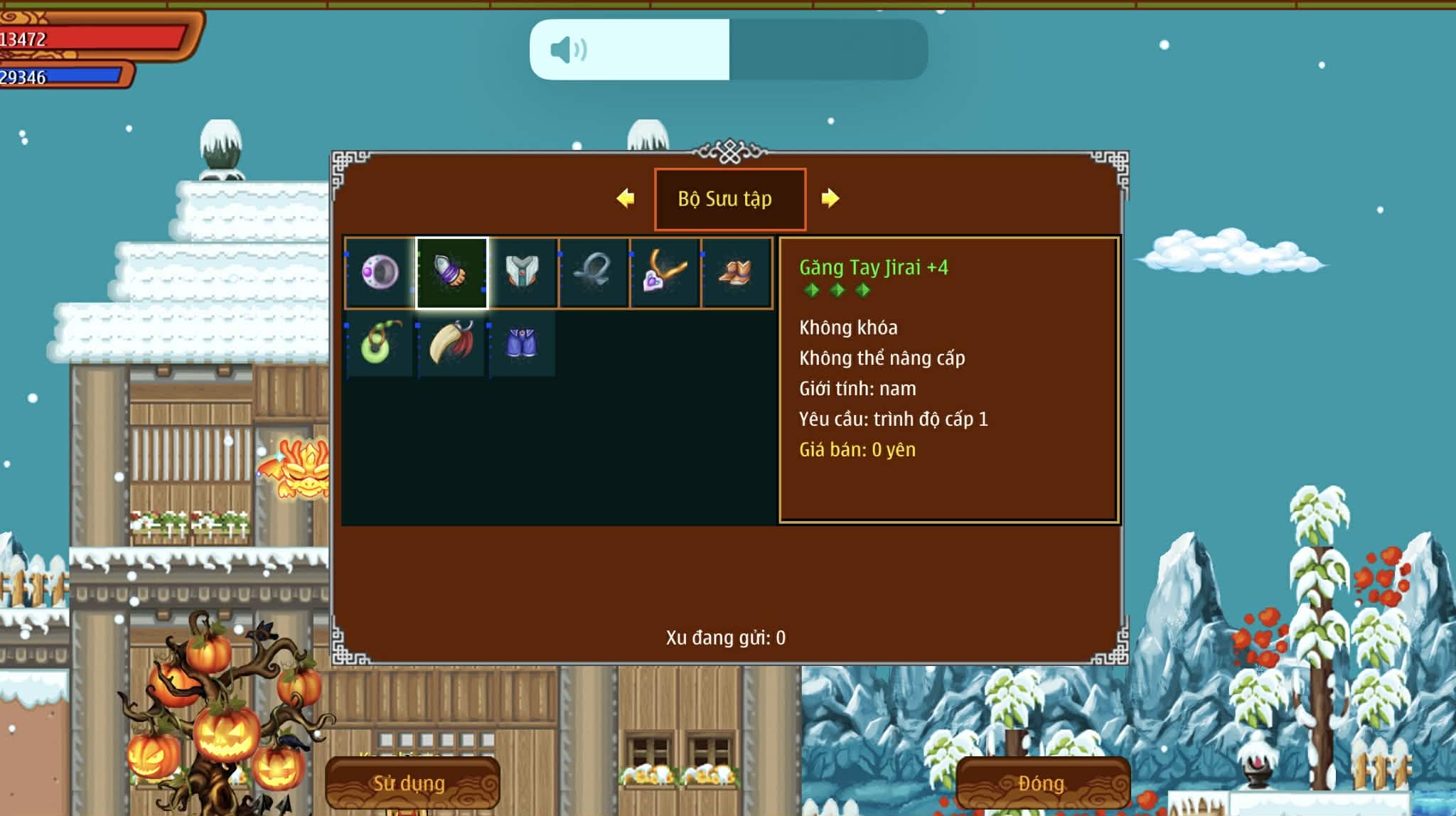Click the Bộ Sưu tập tab header

pyautogui.click(x=729, y=199)
